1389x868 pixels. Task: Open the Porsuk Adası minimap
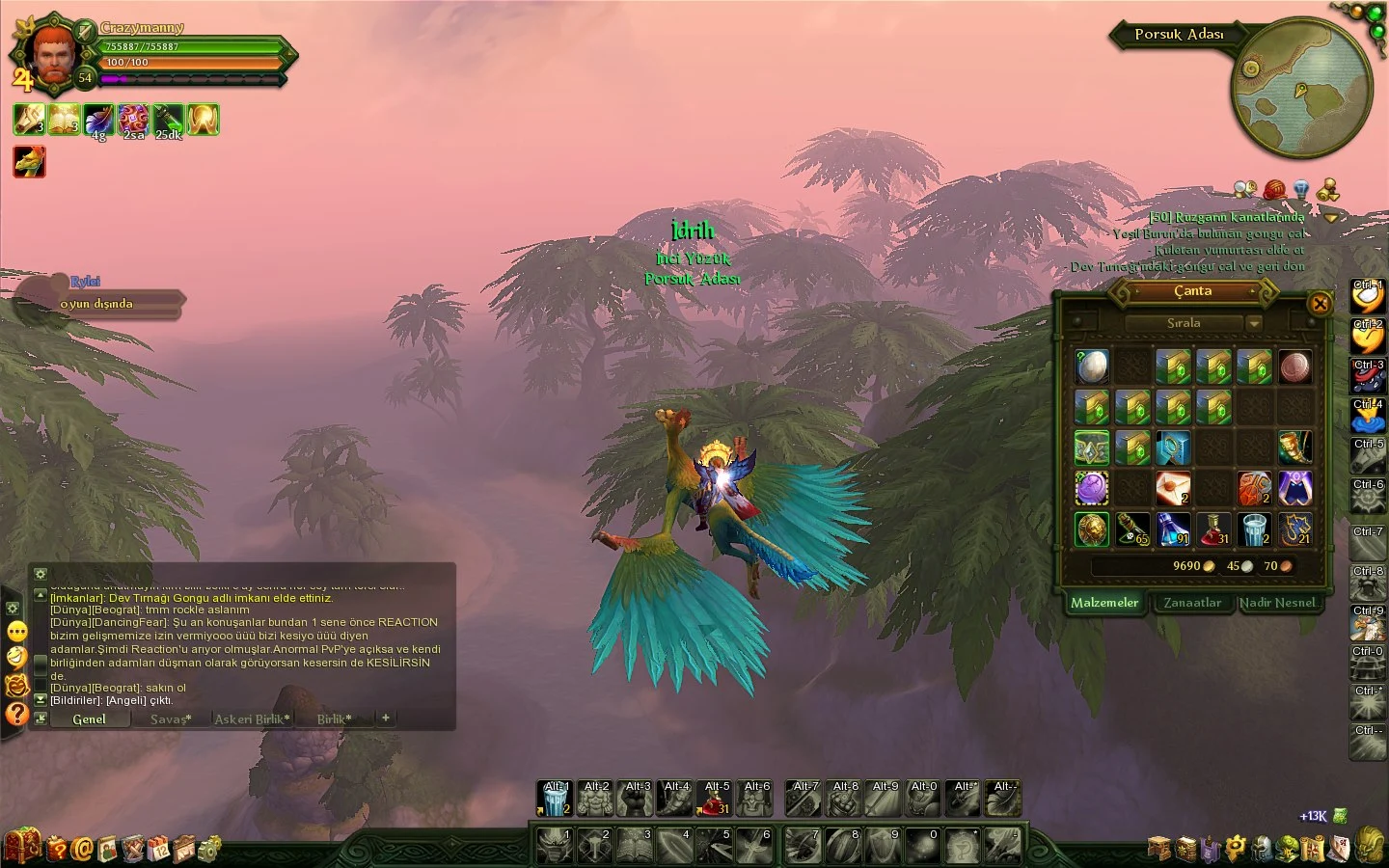[x=1300, y=89]
